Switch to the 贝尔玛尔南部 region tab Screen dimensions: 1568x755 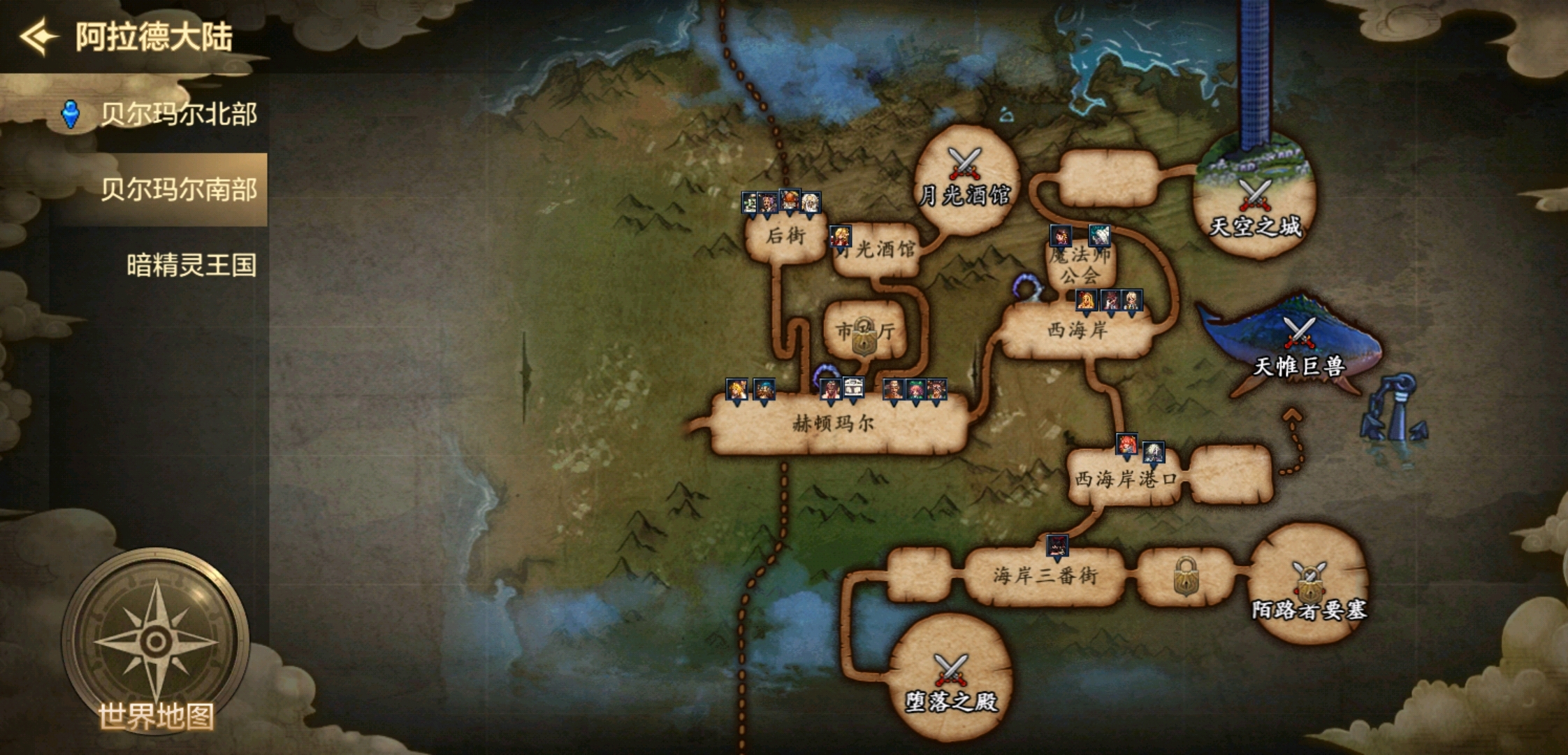click(x=178, y=189)
